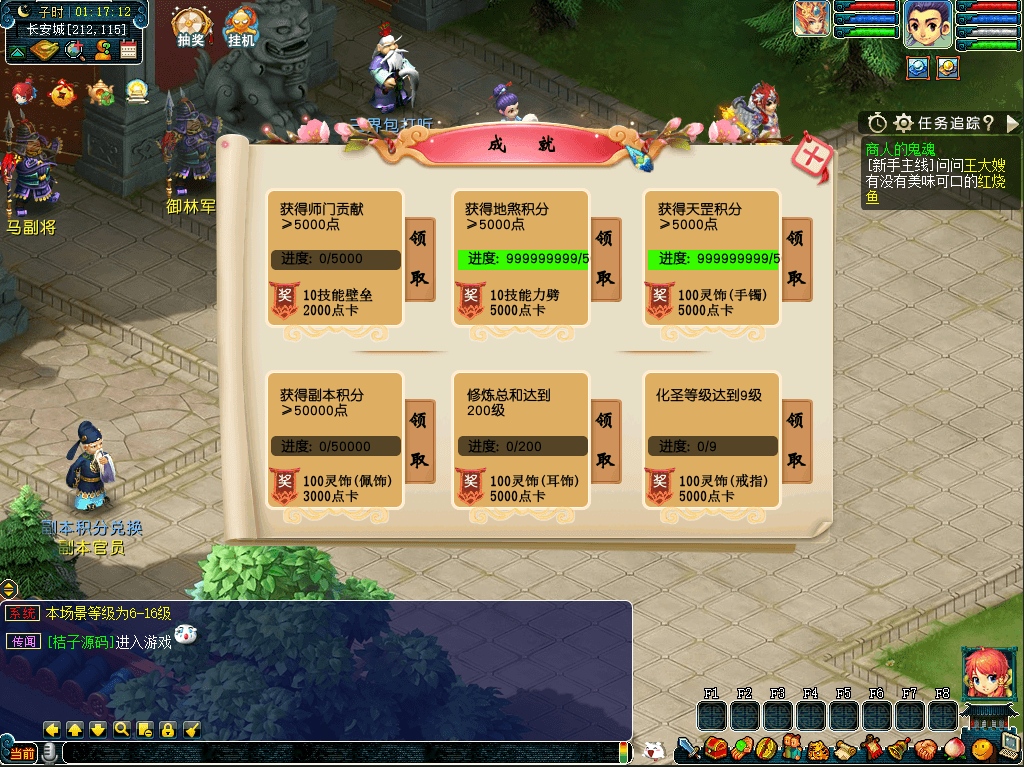This screenshot has width=1024, height=767.
Task: Claim the 师门贡献 achievement reward
Action: pyautogui.click(x=420, y=258)
